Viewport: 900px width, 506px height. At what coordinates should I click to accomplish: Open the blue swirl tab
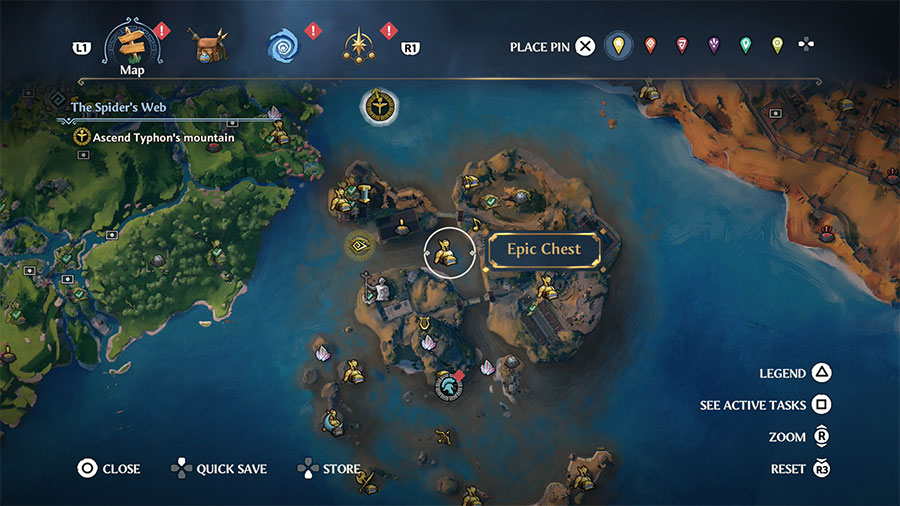tap(284, 46)
